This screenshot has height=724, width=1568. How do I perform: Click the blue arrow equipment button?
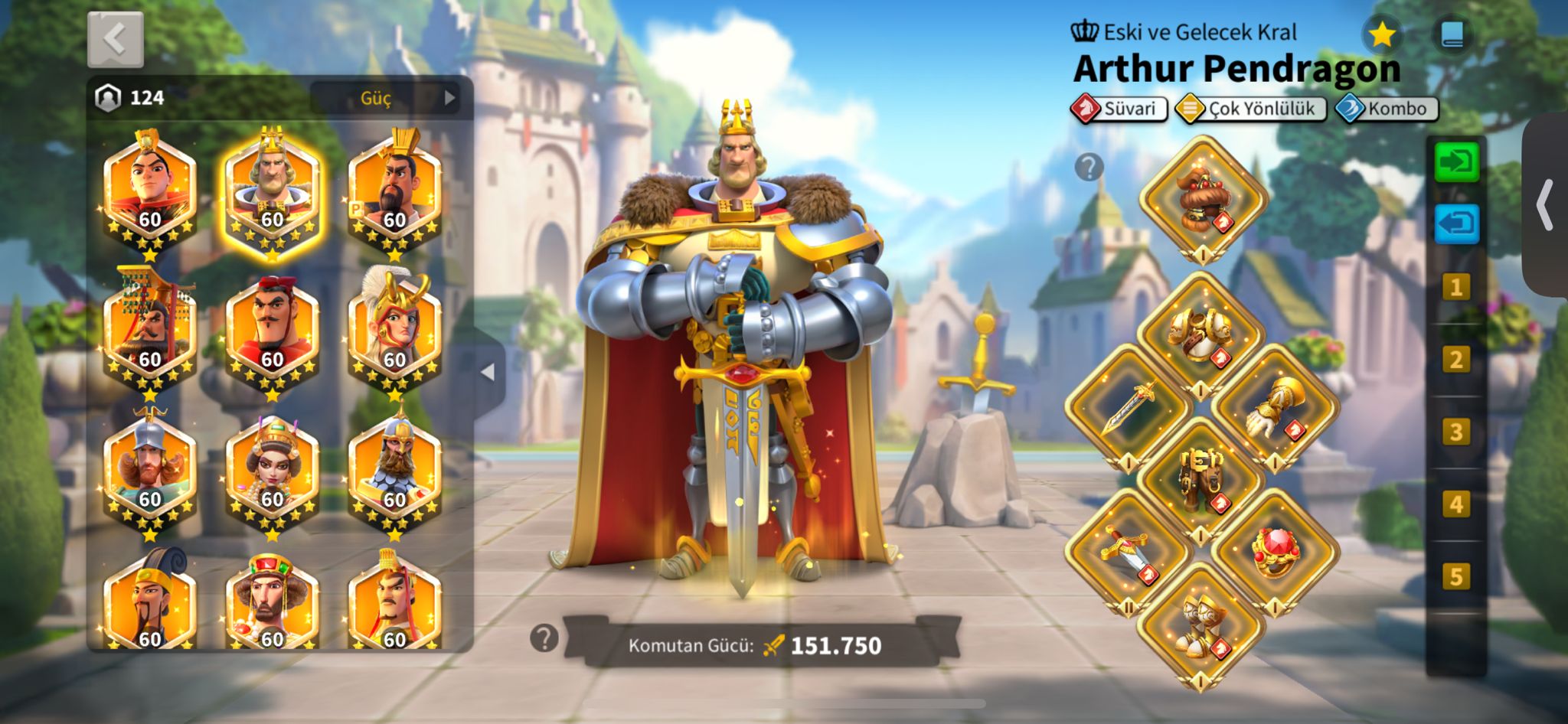coord(1456,224)
